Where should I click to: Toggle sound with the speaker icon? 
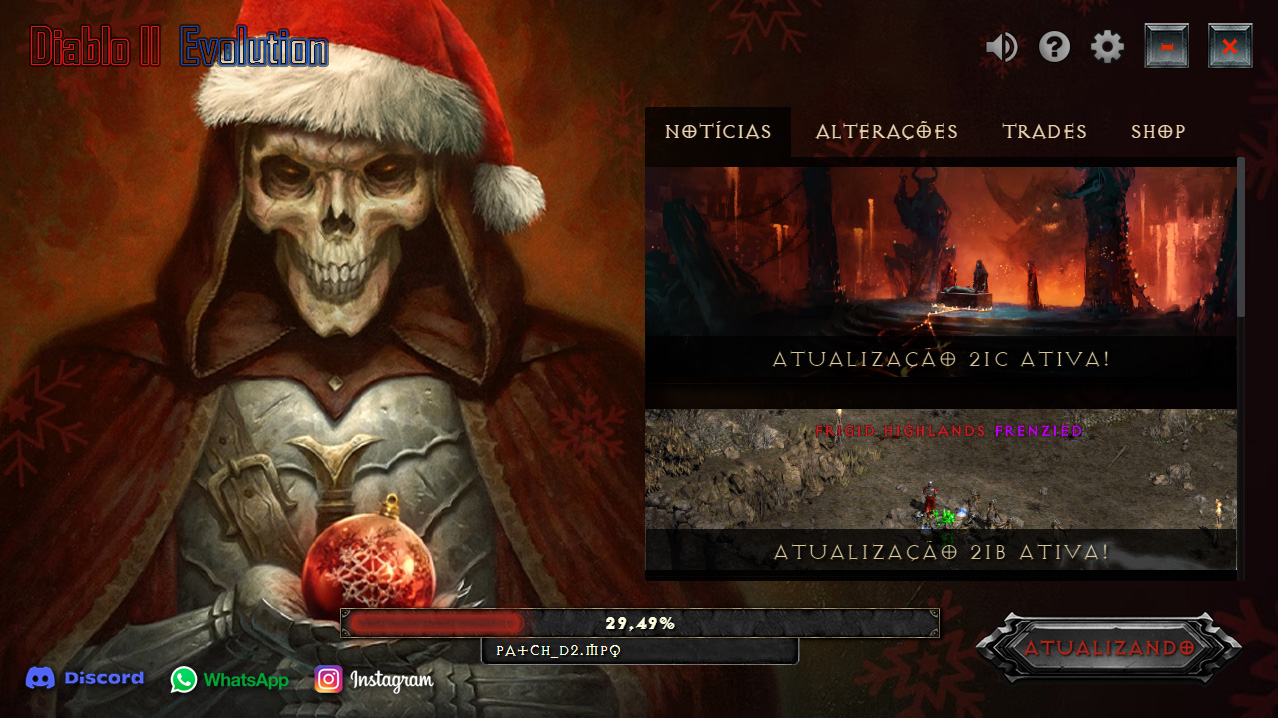pos(1001,47)
